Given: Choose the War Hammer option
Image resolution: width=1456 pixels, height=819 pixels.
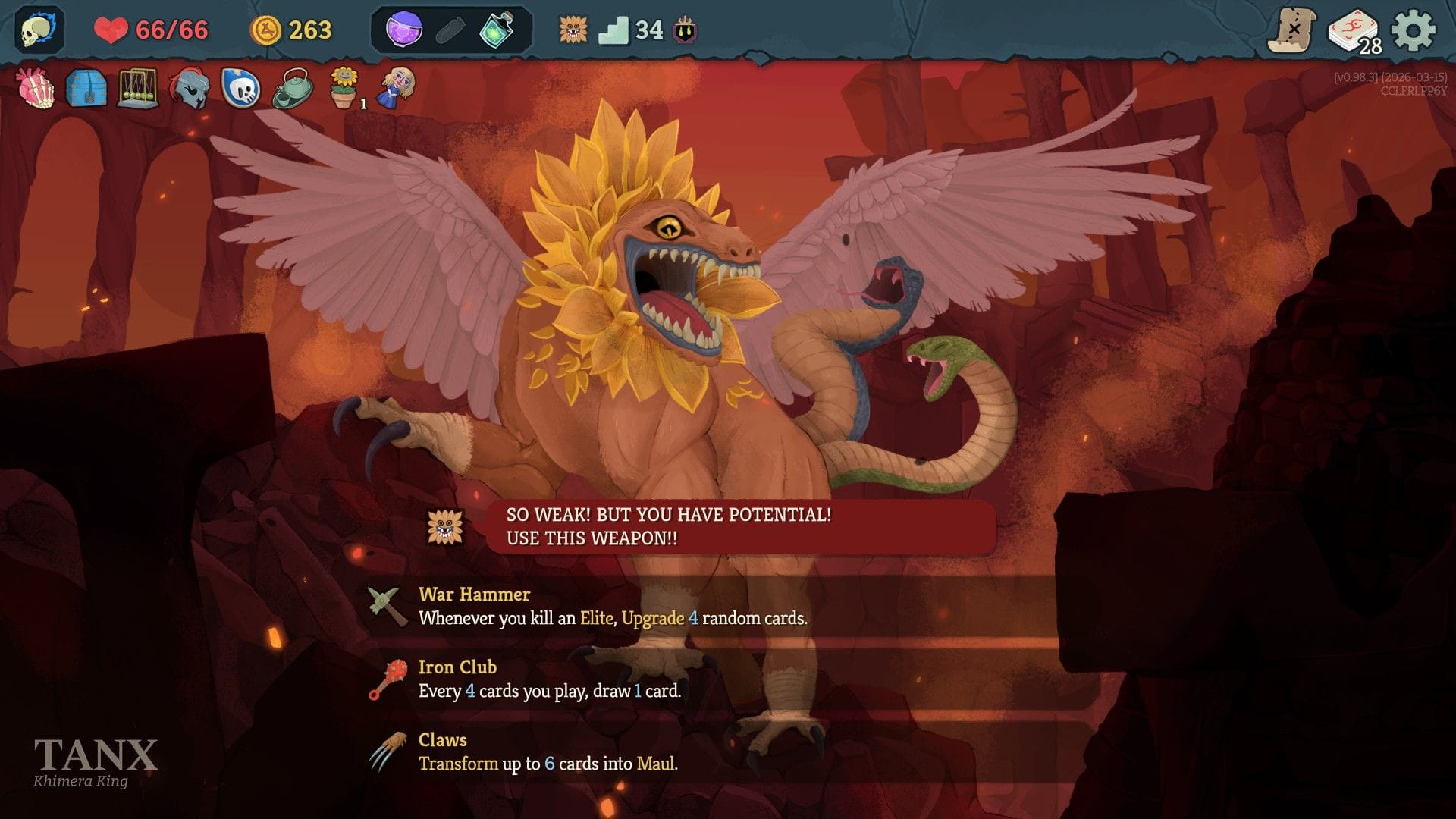Looking at the screenshot, I should (613, 607).
